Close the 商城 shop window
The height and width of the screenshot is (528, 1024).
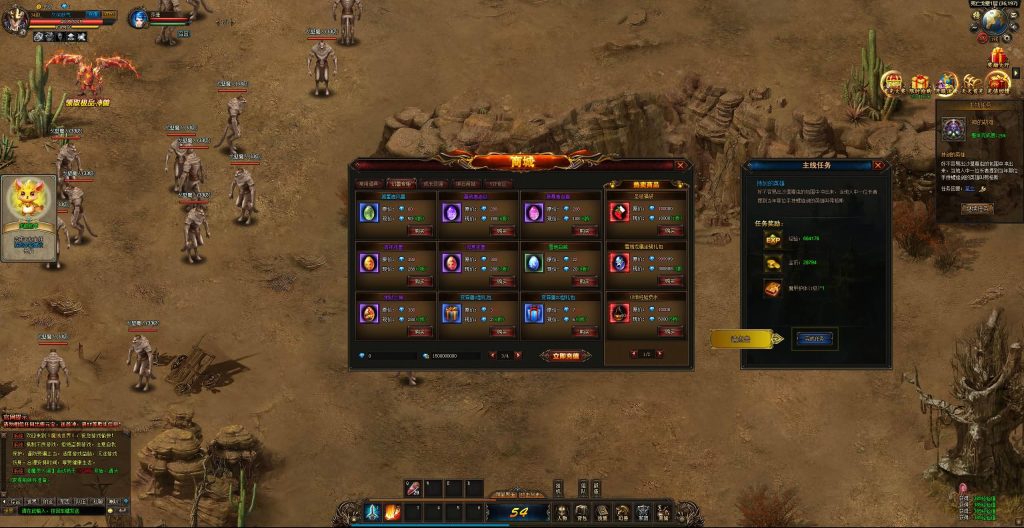click(681, 165)
